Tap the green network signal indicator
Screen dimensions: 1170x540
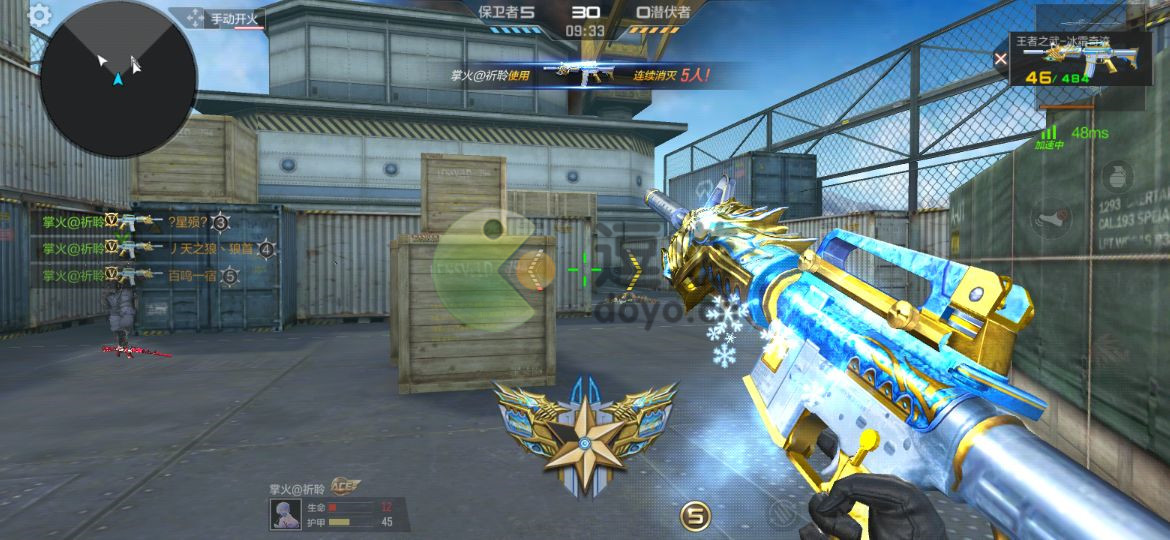pyautogui.click(x=1049, y=132)
